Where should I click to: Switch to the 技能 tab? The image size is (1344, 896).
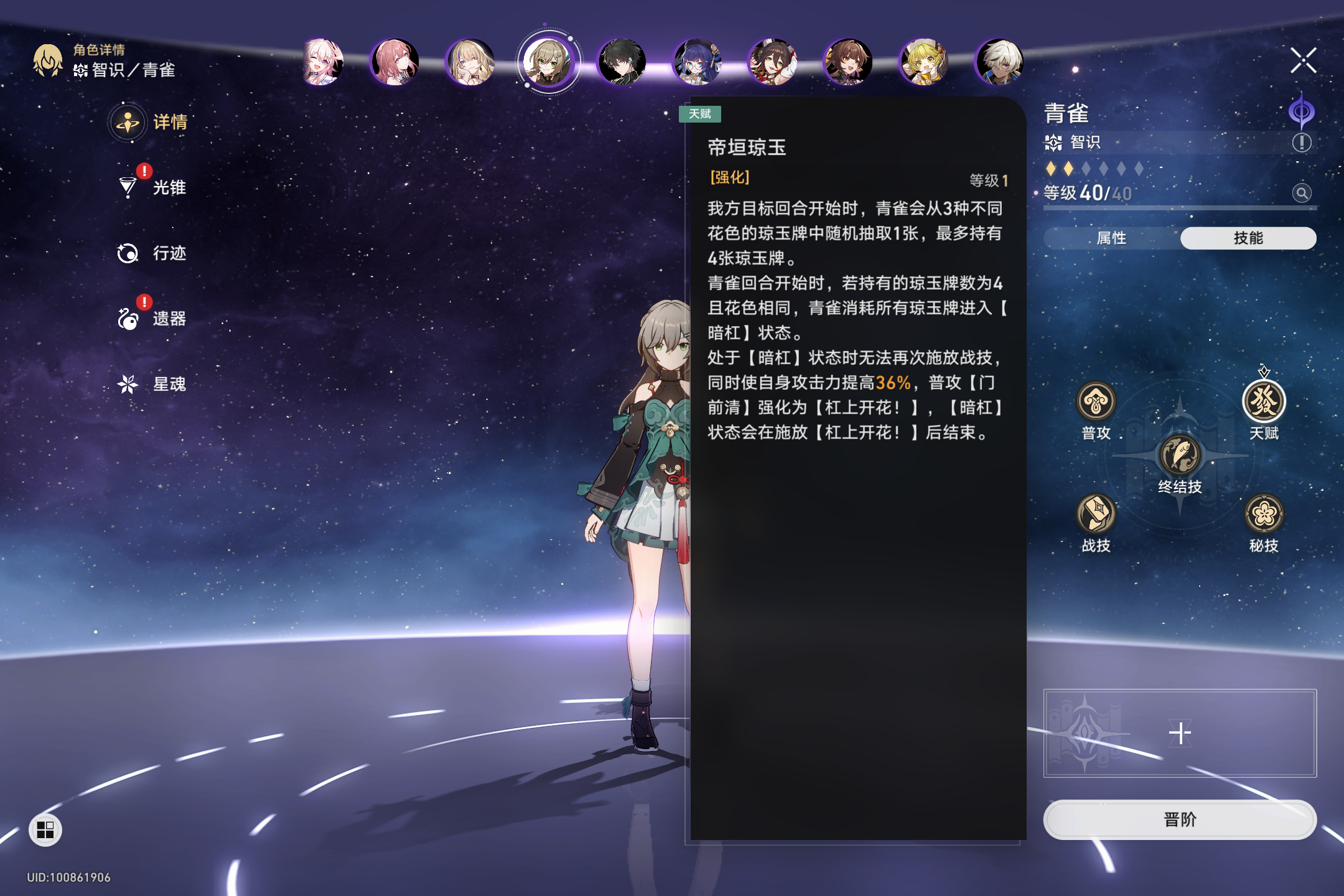pos(1248,238)
